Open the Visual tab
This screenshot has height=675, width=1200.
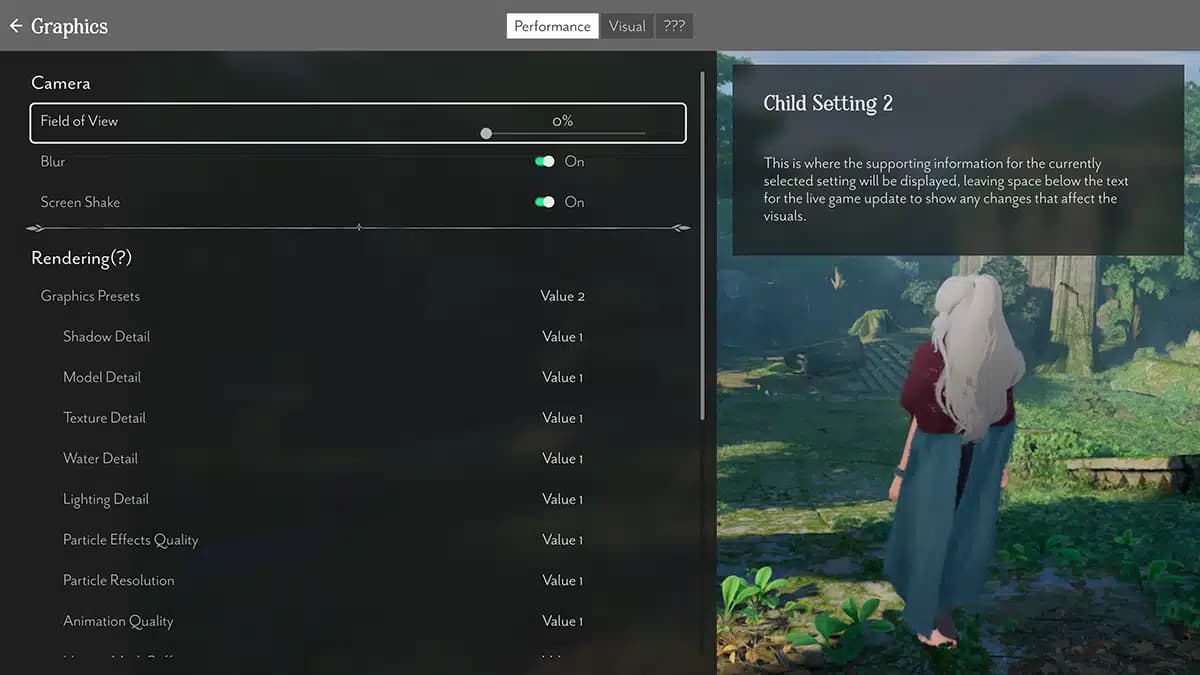click(x=627, y=26)
